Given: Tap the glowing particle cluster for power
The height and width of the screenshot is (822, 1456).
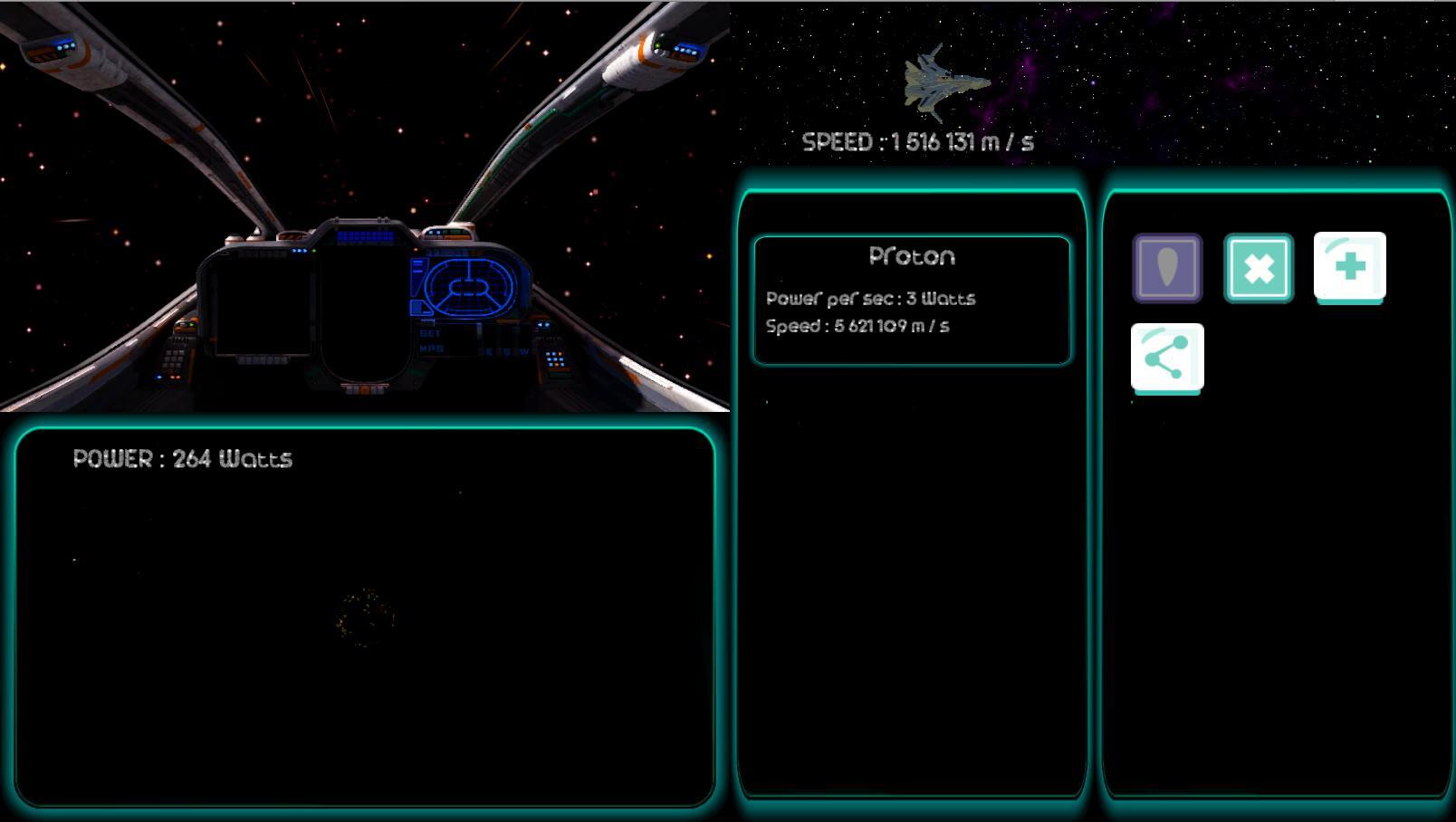Looking at the screenshot, I should pos(365,618).
